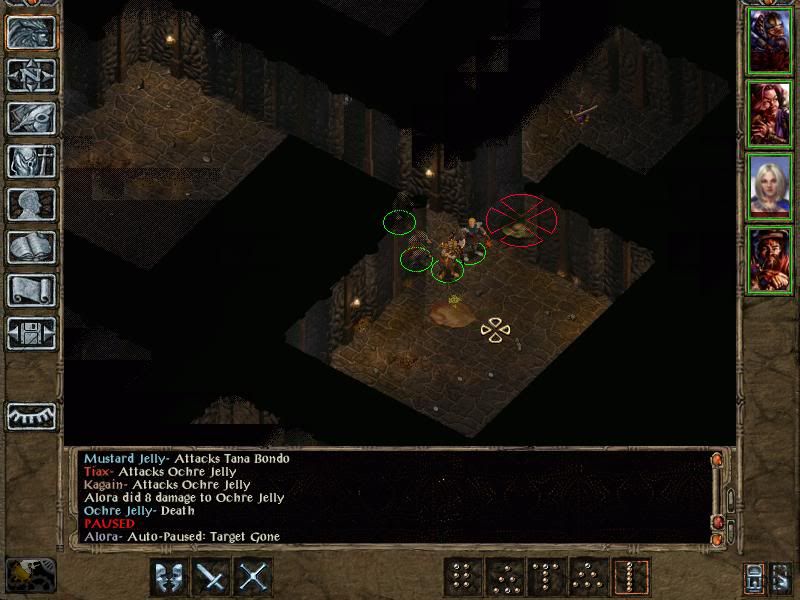Viewport: 800px width, 600px height.
Task: Open the journal quill button
Action: [31, 117]
